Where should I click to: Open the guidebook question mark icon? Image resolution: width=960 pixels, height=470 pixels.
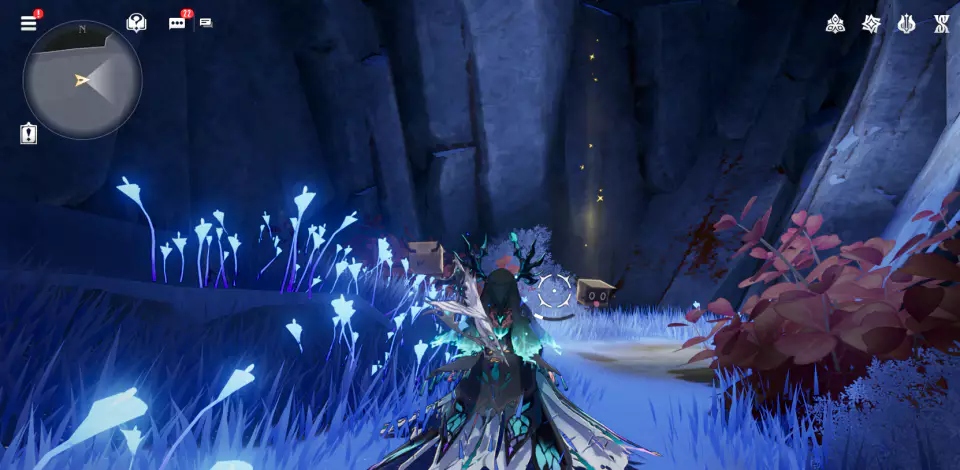click(136, 23)
